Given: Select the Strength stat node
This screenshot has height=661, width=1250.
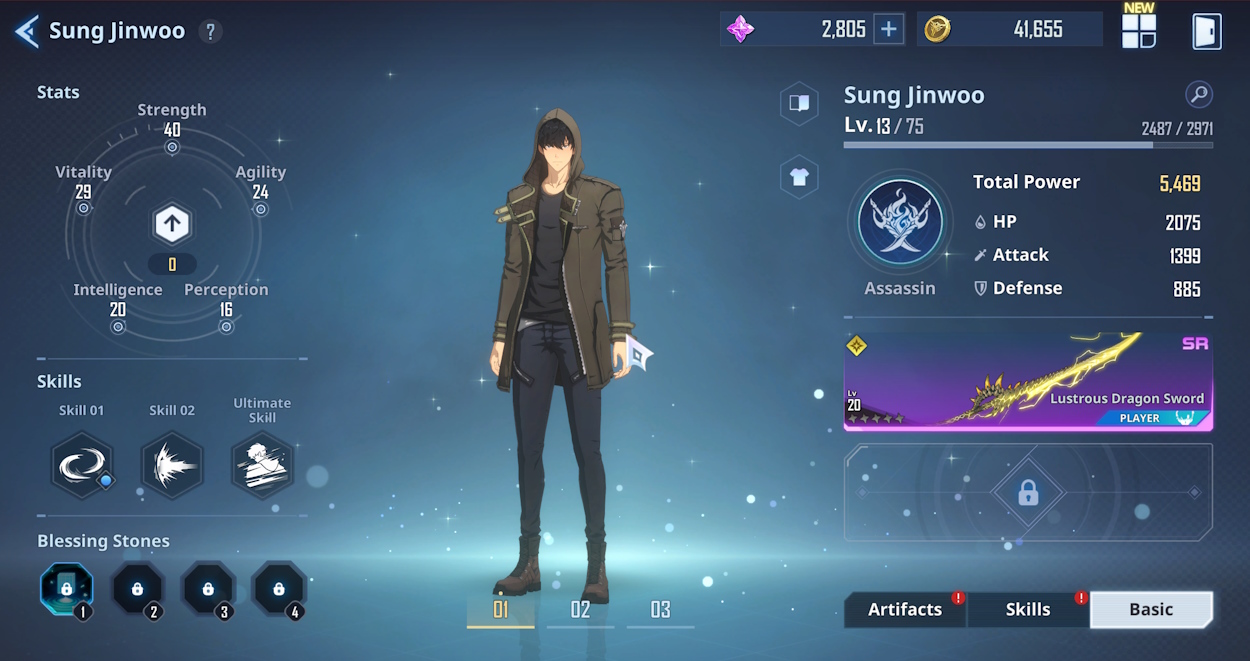Looking at the screenshot, I should click(172, 147).
